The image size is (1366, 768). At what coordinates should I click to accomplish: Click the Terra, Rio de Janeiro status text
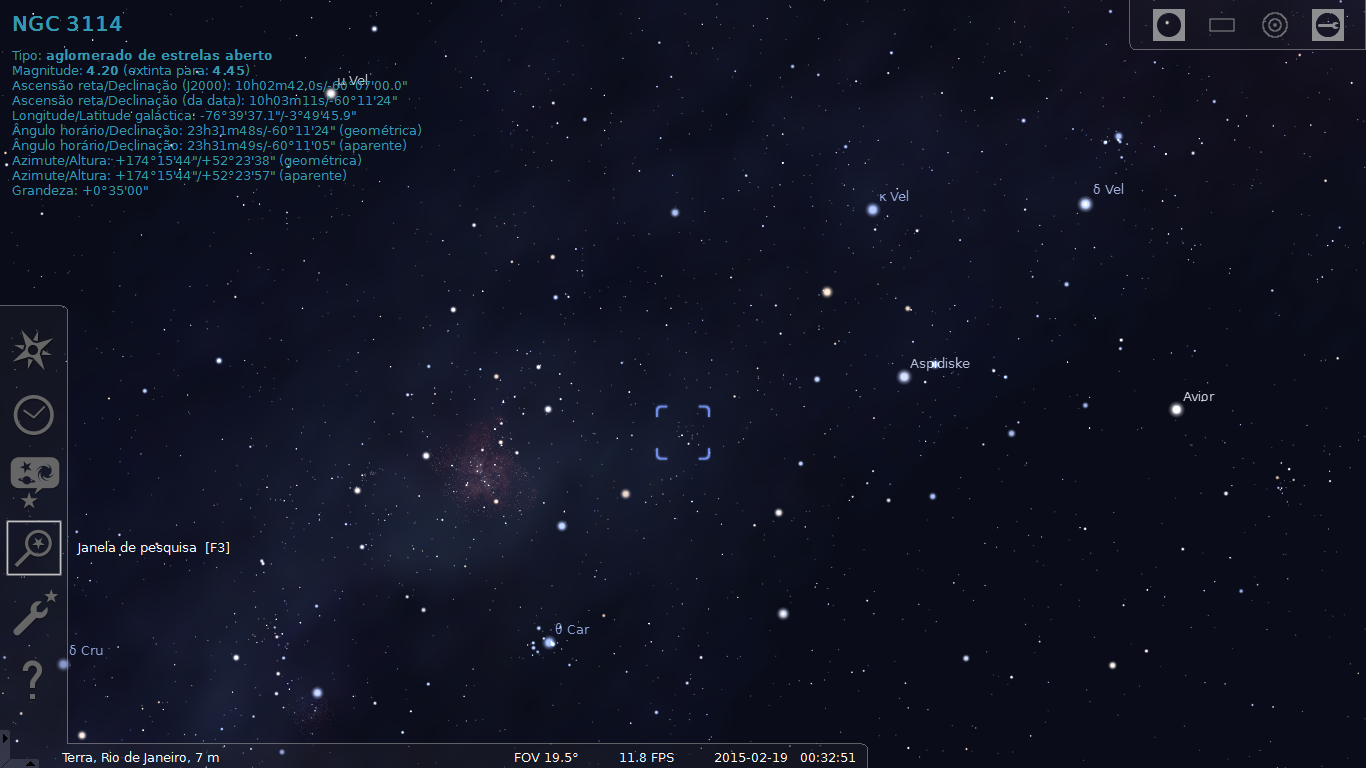pos(140,757)
